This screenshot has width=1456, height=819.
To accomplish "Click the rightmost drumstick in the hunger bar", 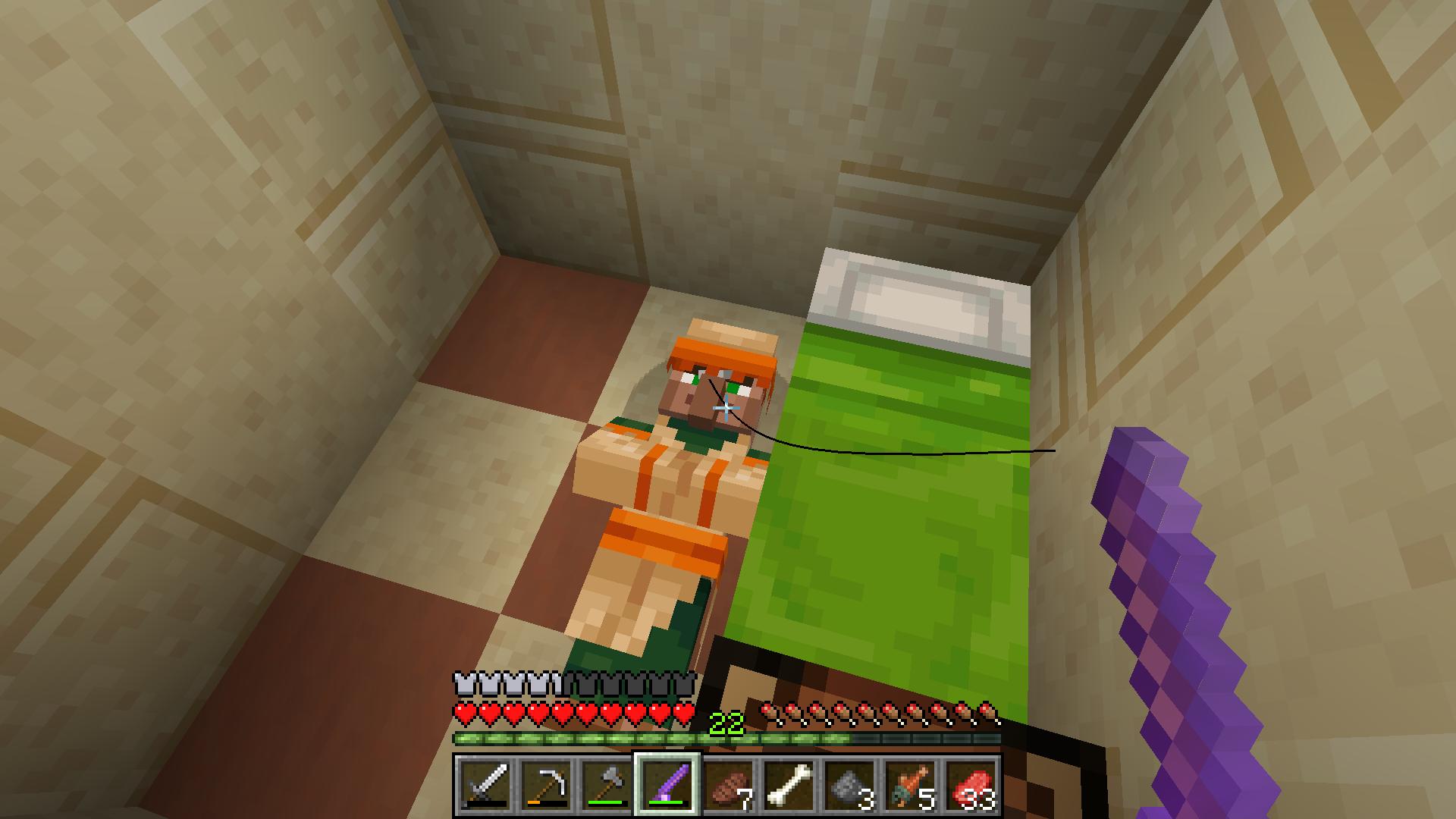I will (x=990, y=711).
